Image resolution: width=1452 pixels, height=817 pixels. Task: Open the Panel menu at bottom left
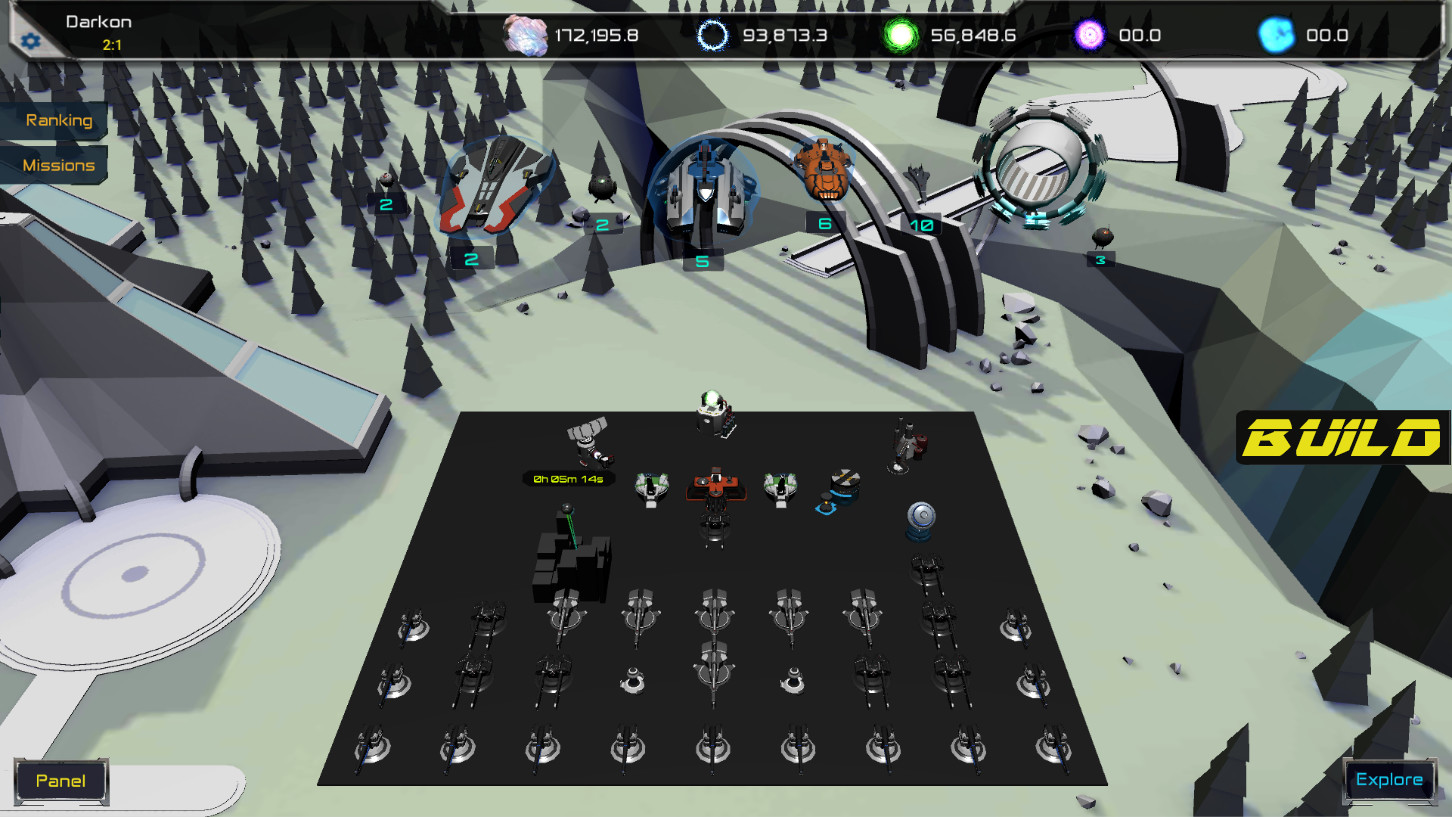[60, 779]
